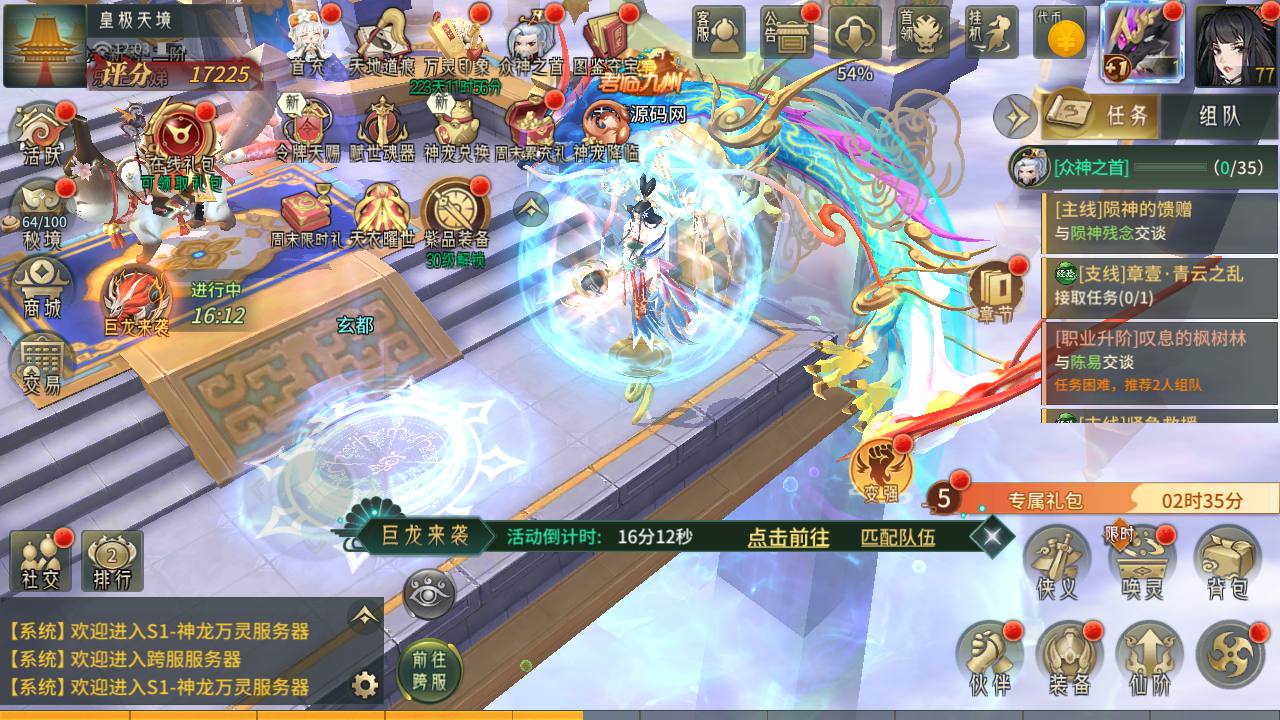Tap the 前往跨服 cross-server button
Screen dimensions: 1280x720
(x=429, y=671)
